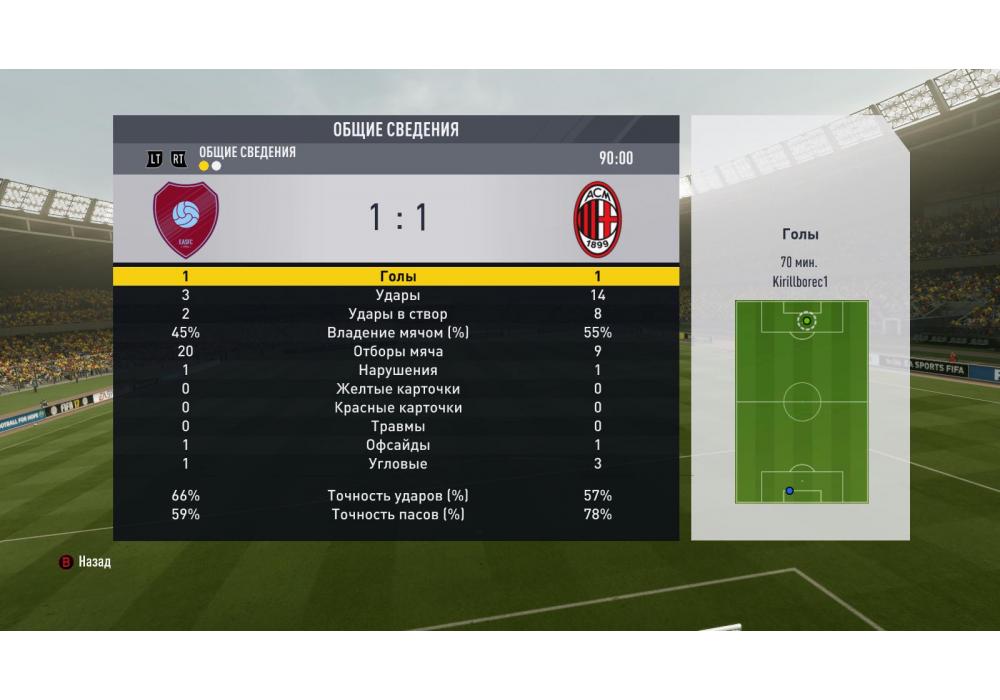Select the Красные карточки row
1000x700 pixels.
coord(397,408)
